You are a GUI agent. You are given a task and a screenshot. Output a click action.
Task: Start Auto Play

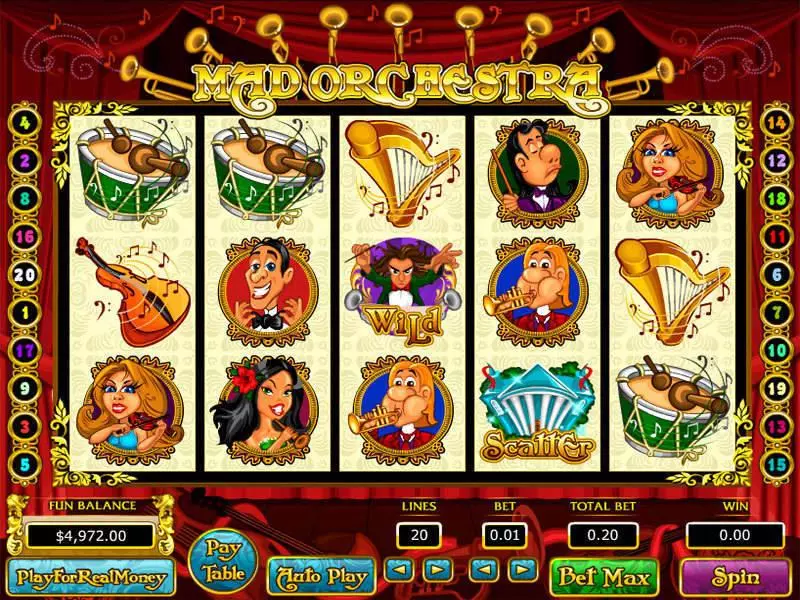320,576
